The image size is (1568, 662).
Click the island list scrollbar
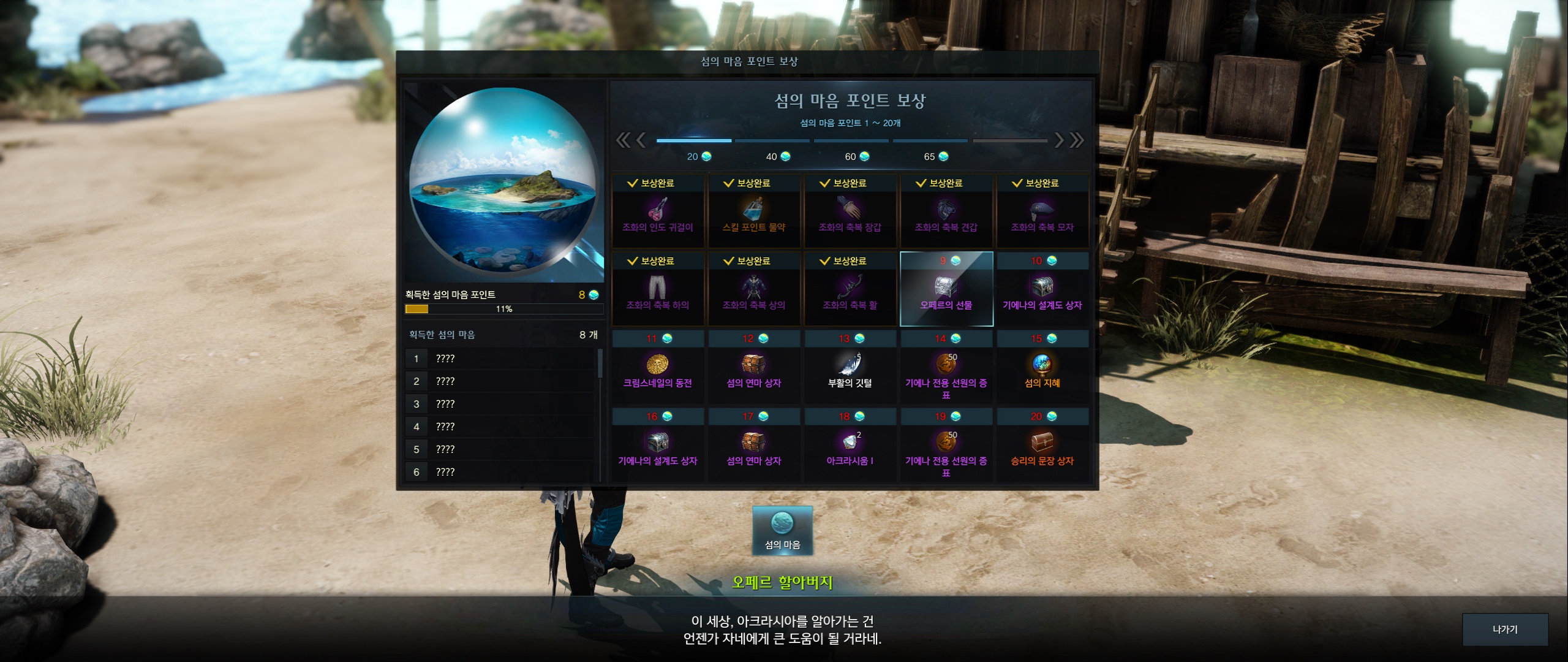[600, 363]
